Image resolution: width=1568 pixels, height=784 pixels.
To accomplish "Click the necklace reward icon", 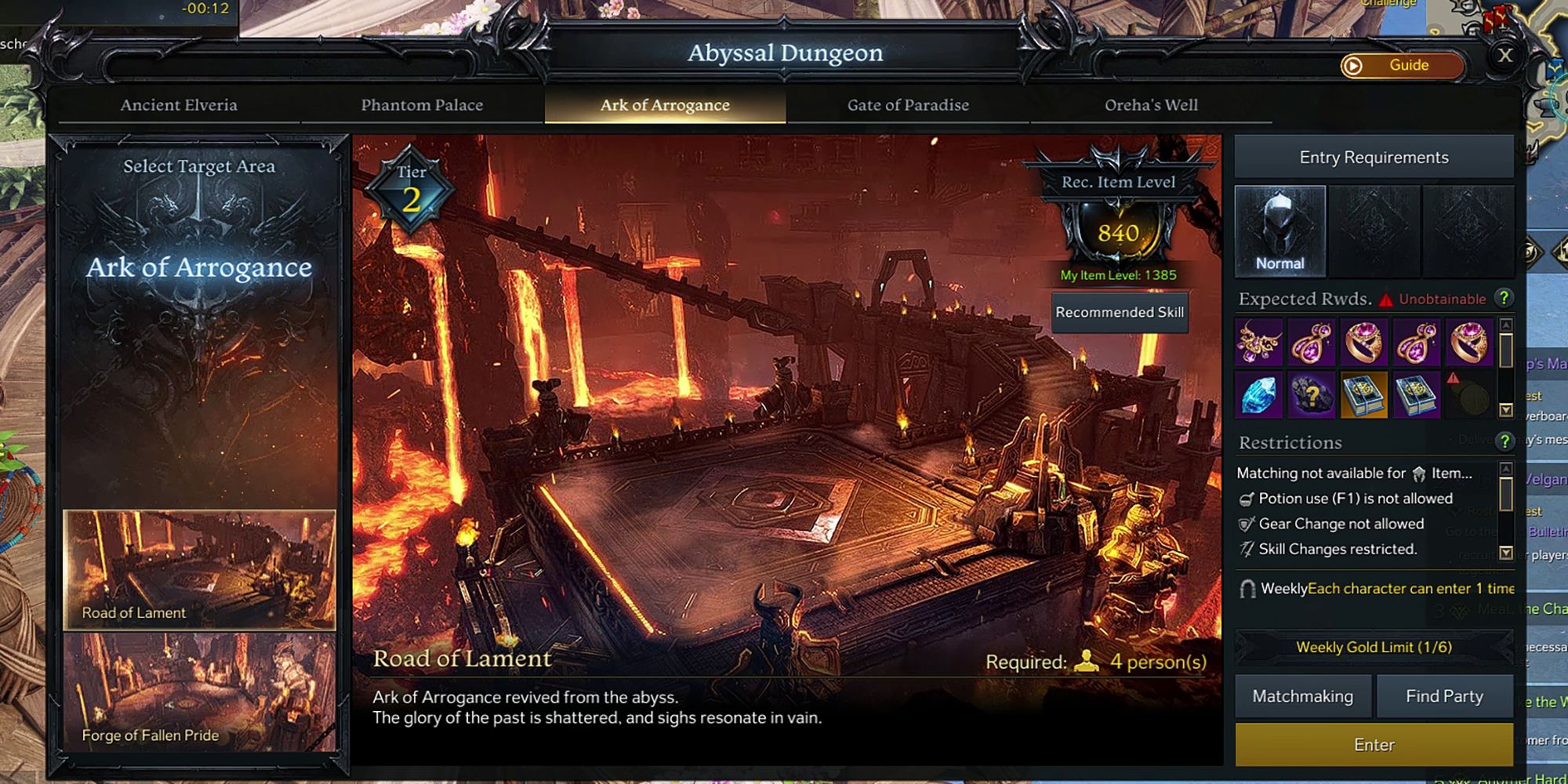I will tap(1261, 343).
